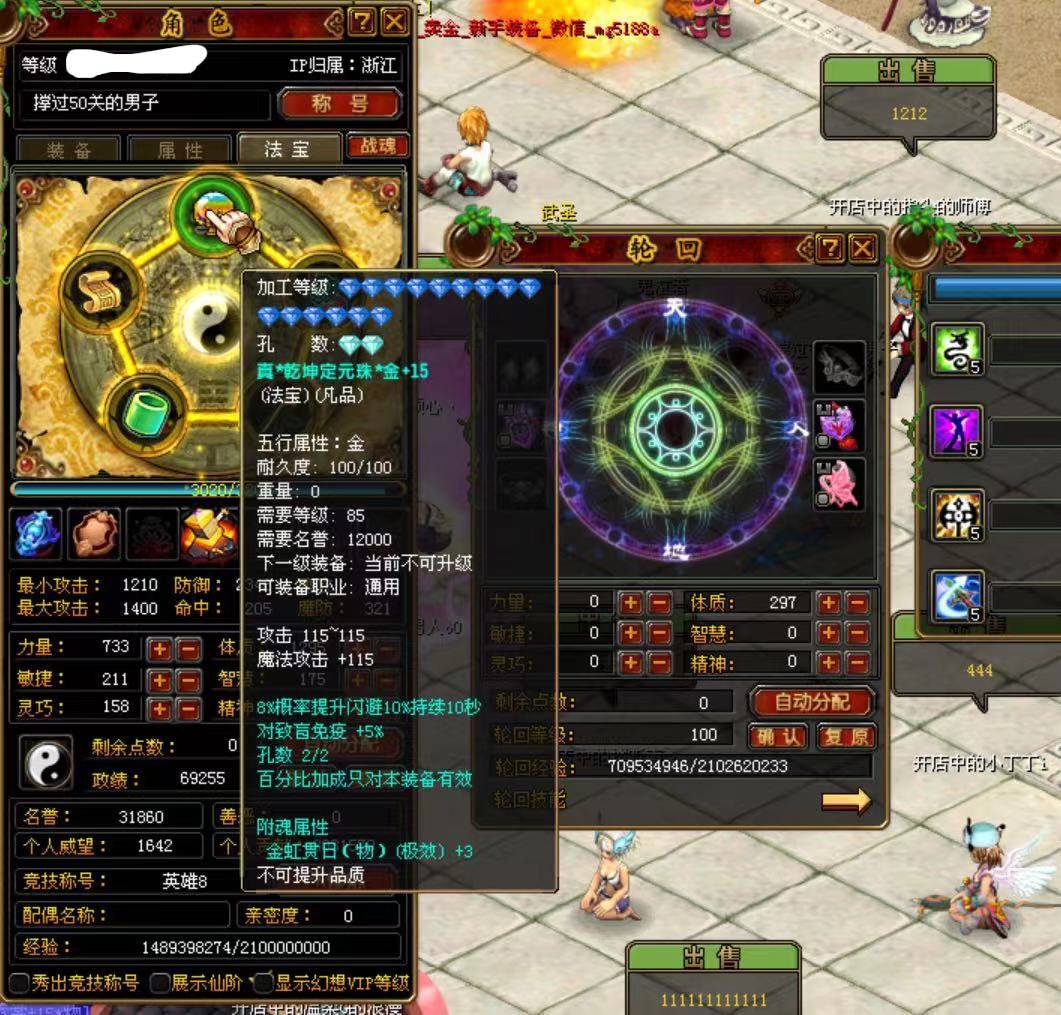The height and width of the screenshot is (1015, 1061).
Task: Click the 称号 title button
Action: tap(340, 104)
